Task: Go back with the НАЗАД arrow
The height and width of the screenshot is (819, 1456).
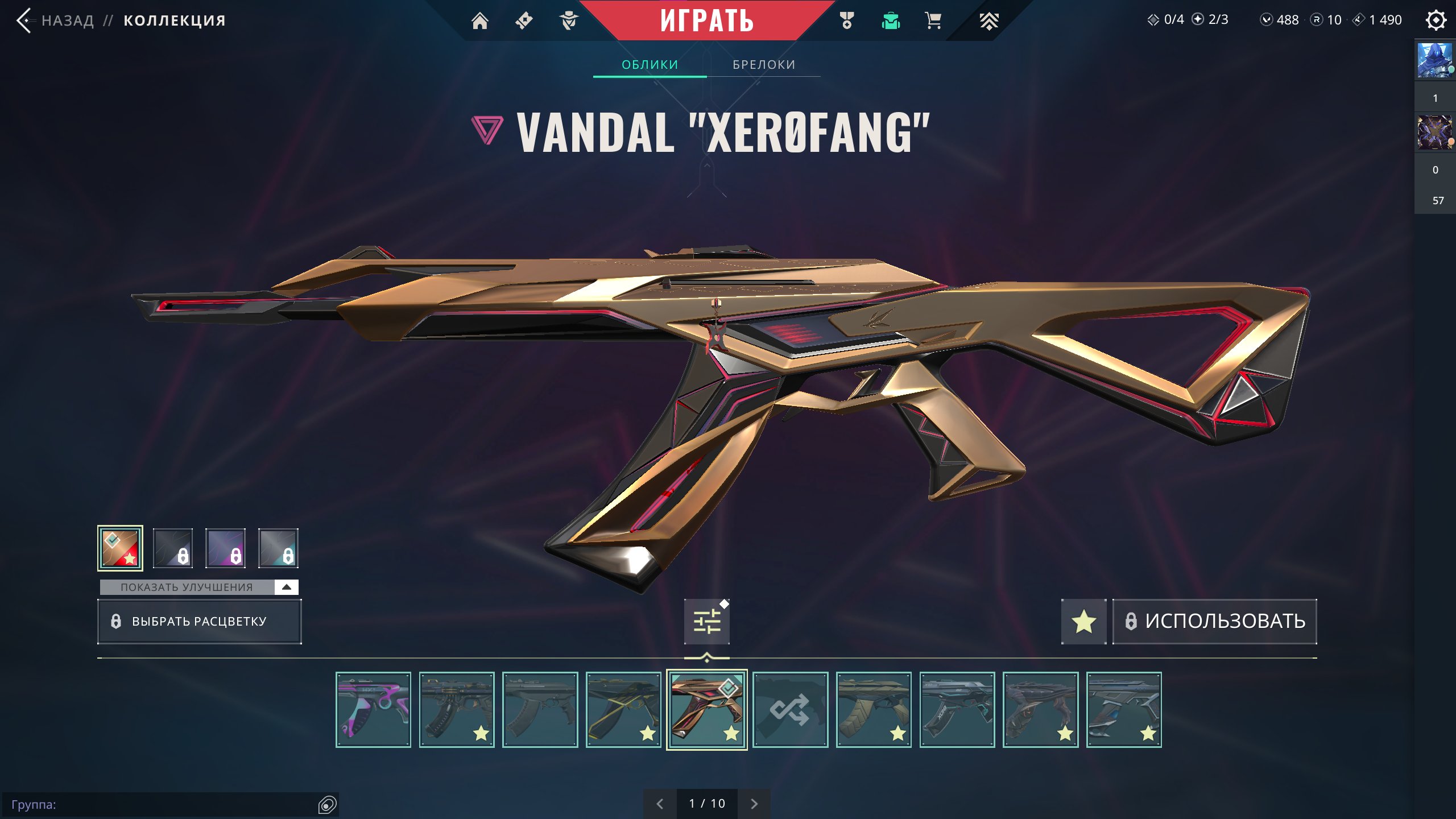Action: click(24, 21)
